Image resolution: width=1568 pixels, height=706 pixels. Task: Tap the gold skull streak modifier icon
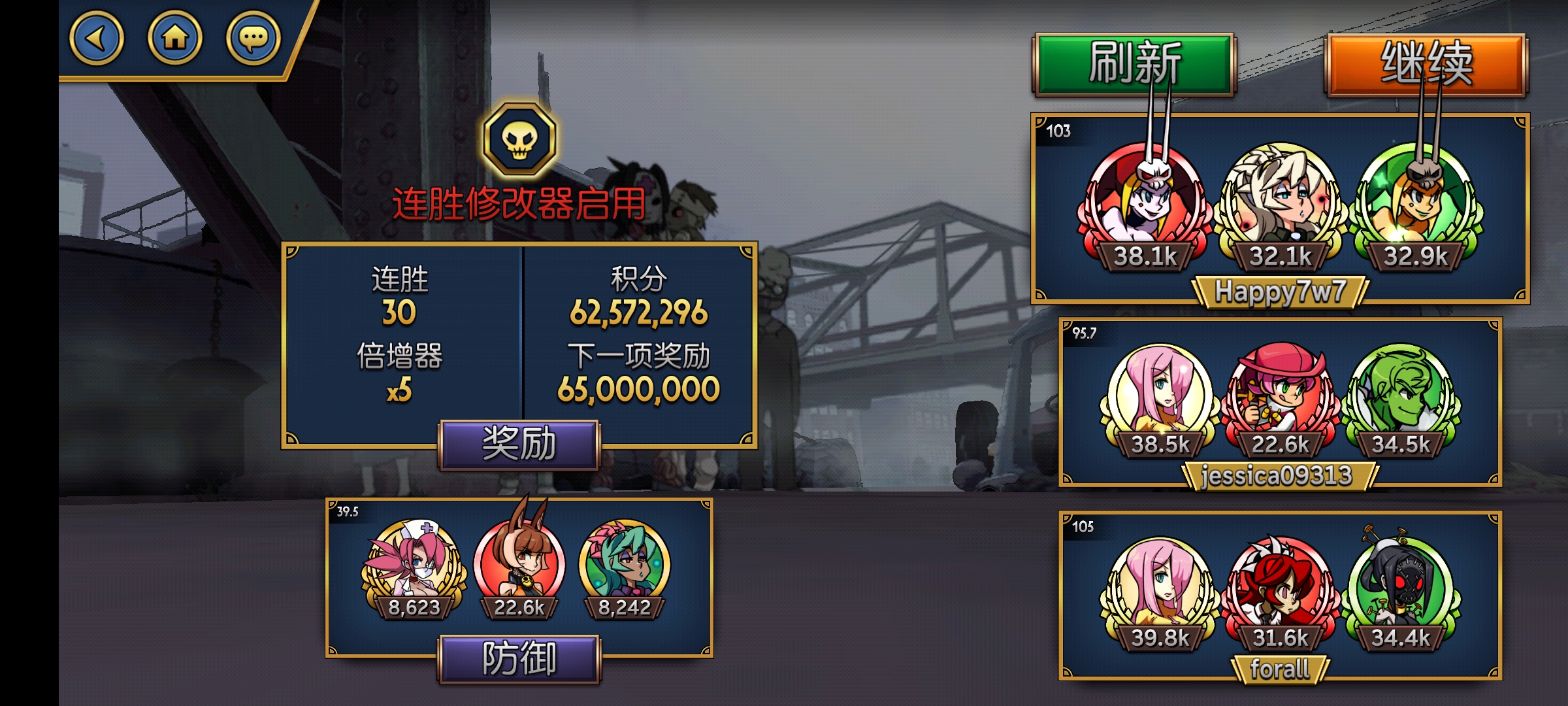point(520,139)
